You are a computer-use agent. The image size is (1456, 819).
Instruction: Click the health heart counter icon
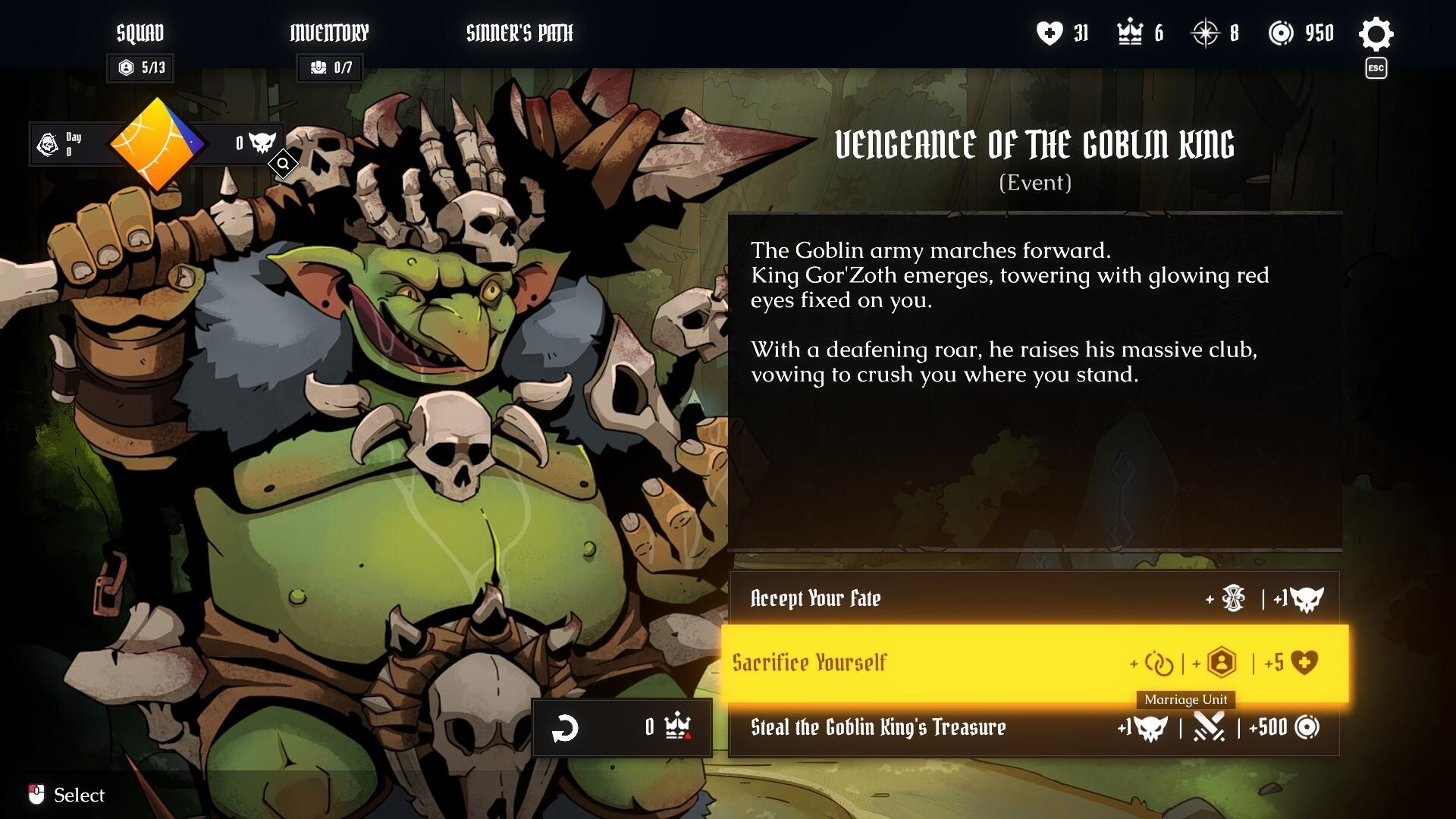(x=1048, y=33)
